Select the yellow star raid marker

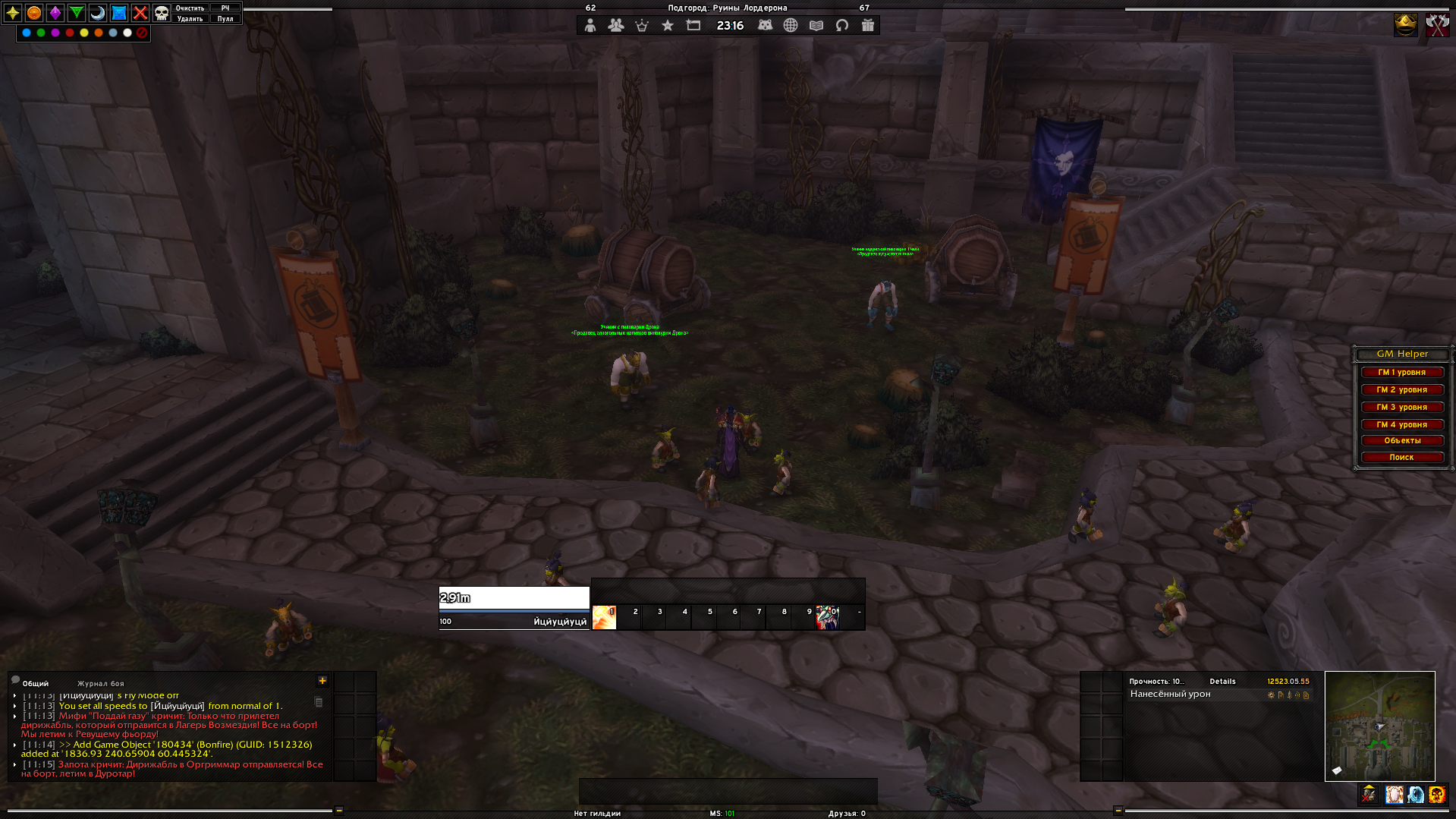coord(13,13)
